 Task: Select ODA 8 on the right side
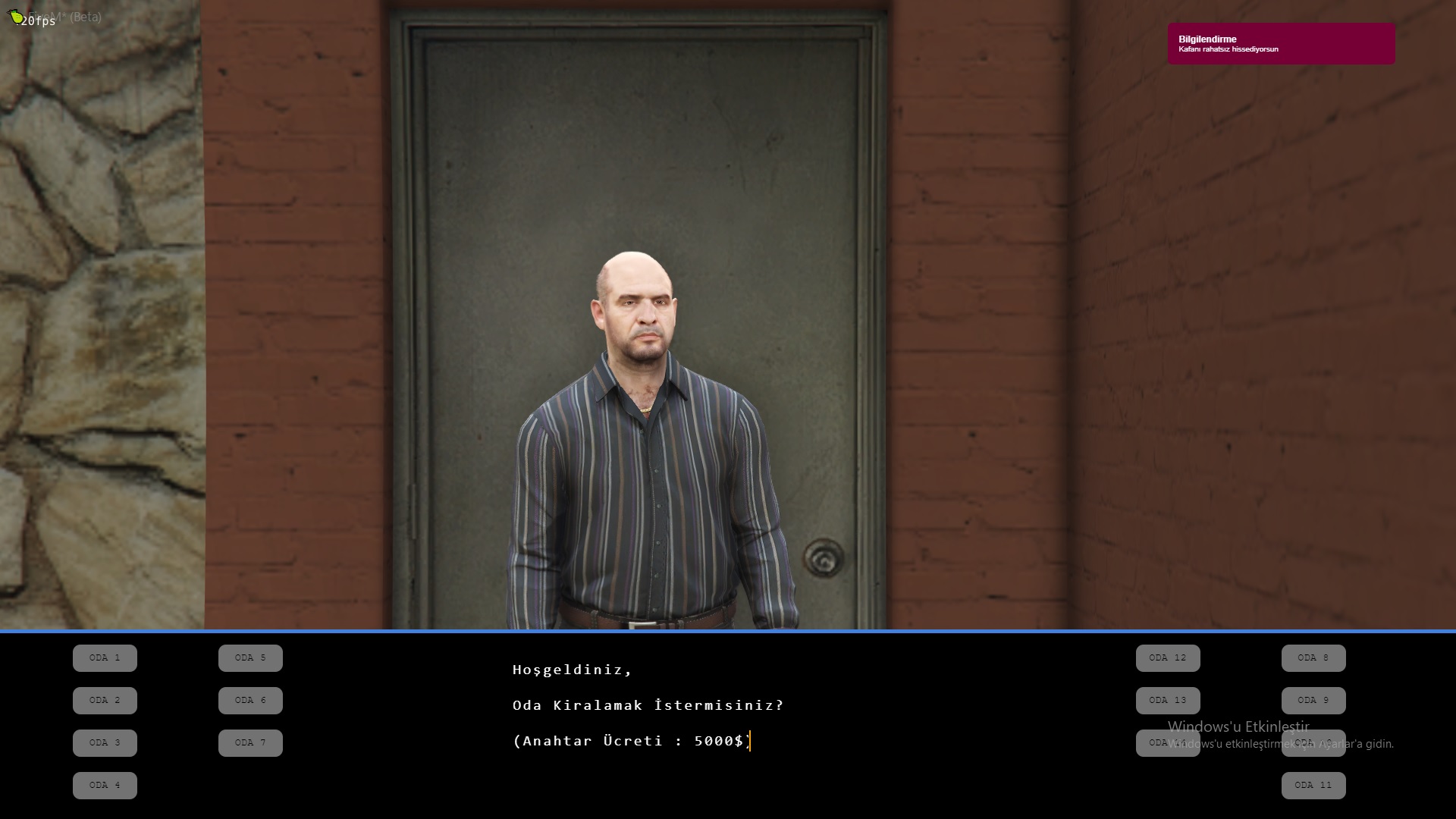(x=1313, y=657)
